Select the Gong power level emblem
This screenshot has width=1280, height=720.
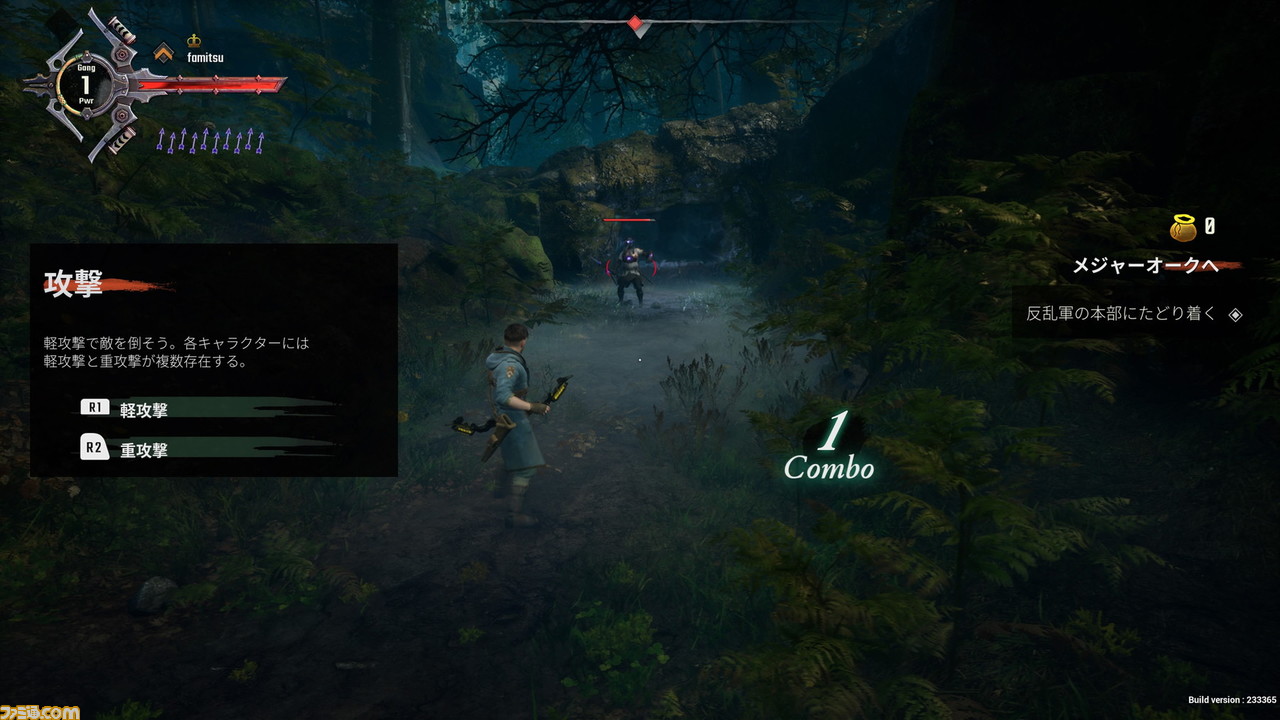coord(86,86)
